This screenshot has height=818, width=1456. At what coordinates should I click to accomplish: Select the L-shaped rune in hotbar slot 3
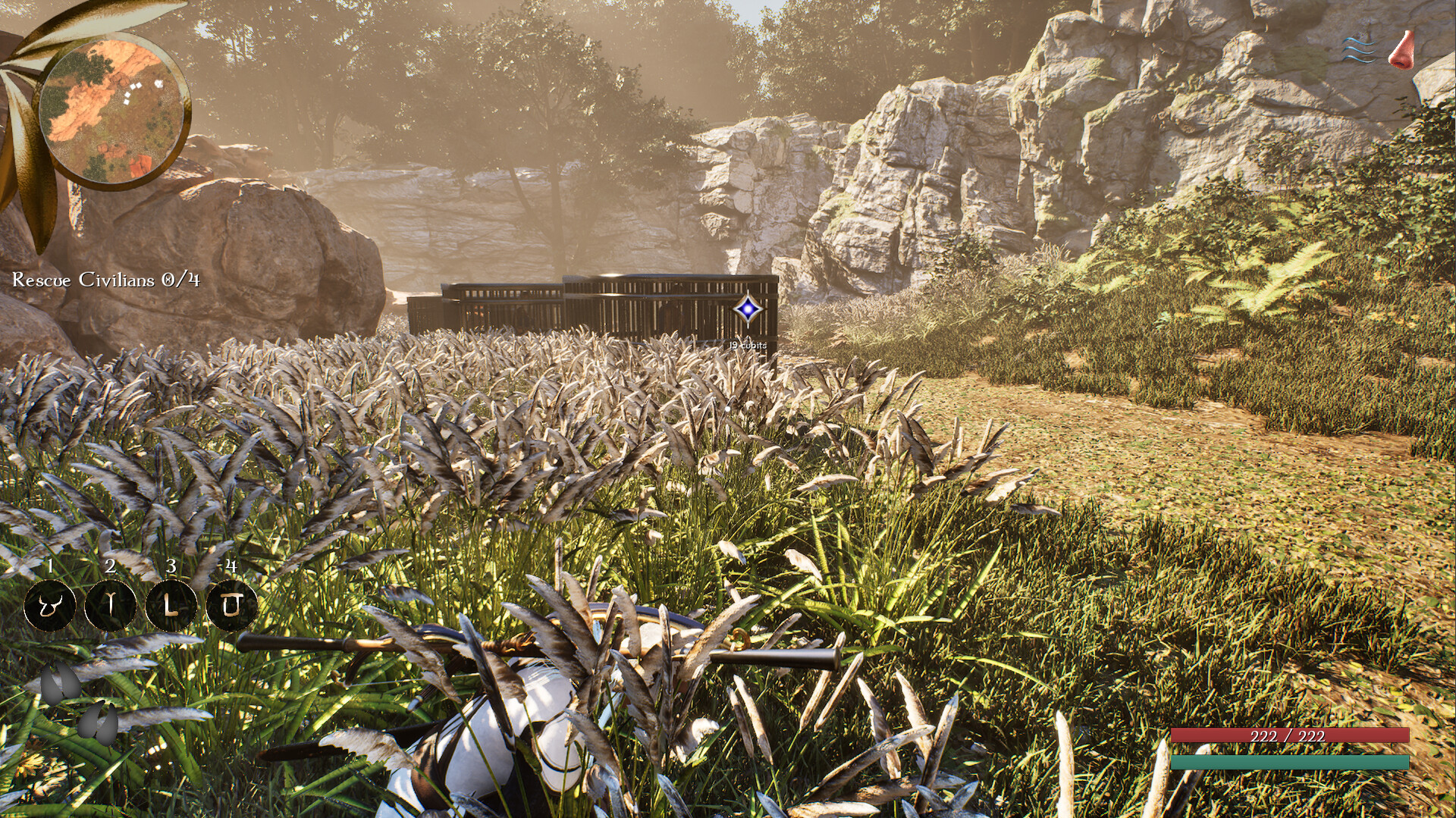coord(170,604)
